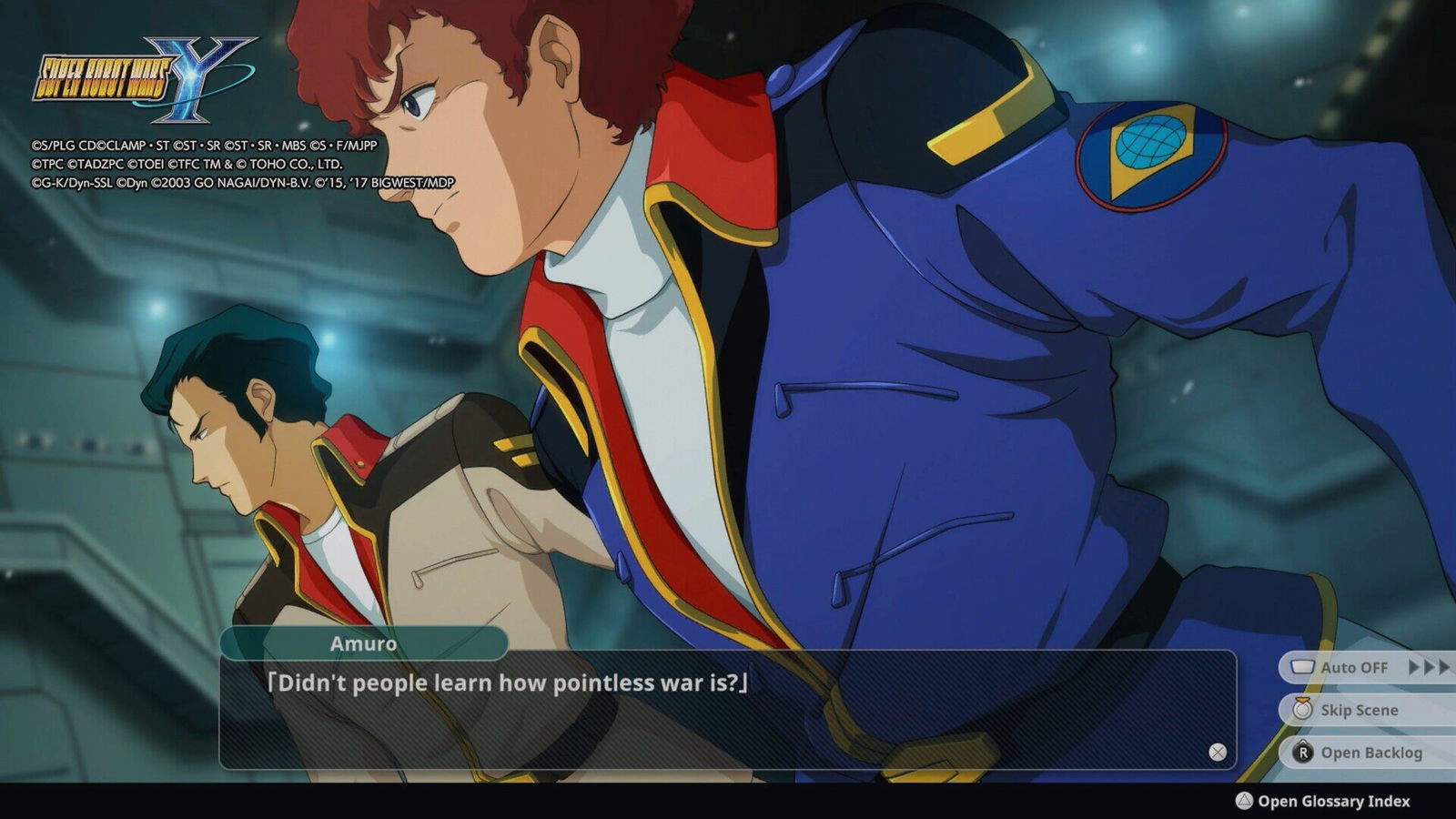1456x819 pixels.
Task: Select the triple fast-forward arrows on Auto control
Action: click(x=1424, y=667)
